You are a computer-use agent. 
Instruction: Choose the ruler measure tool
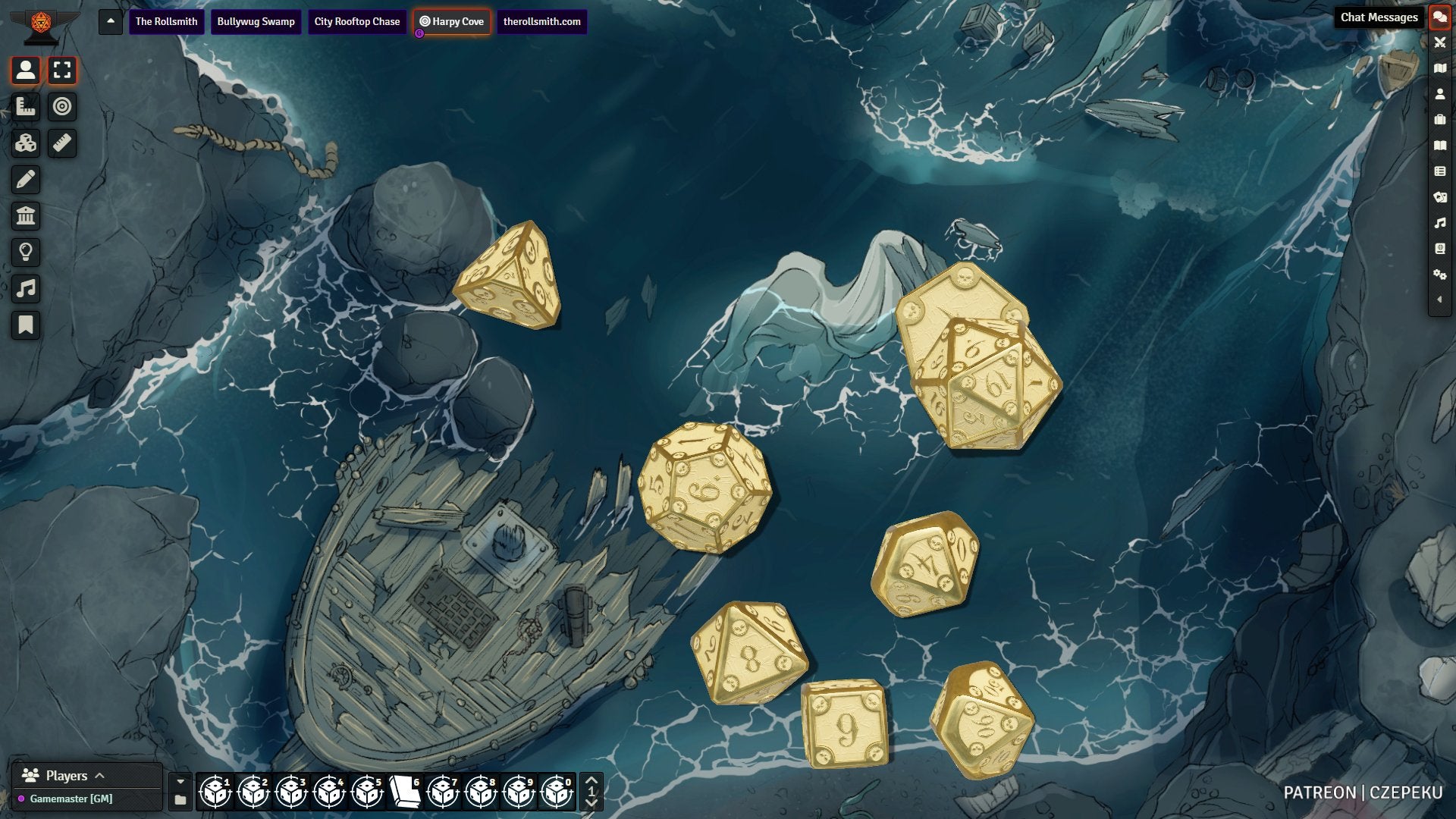pyautogui.click(x=62, y=143)
